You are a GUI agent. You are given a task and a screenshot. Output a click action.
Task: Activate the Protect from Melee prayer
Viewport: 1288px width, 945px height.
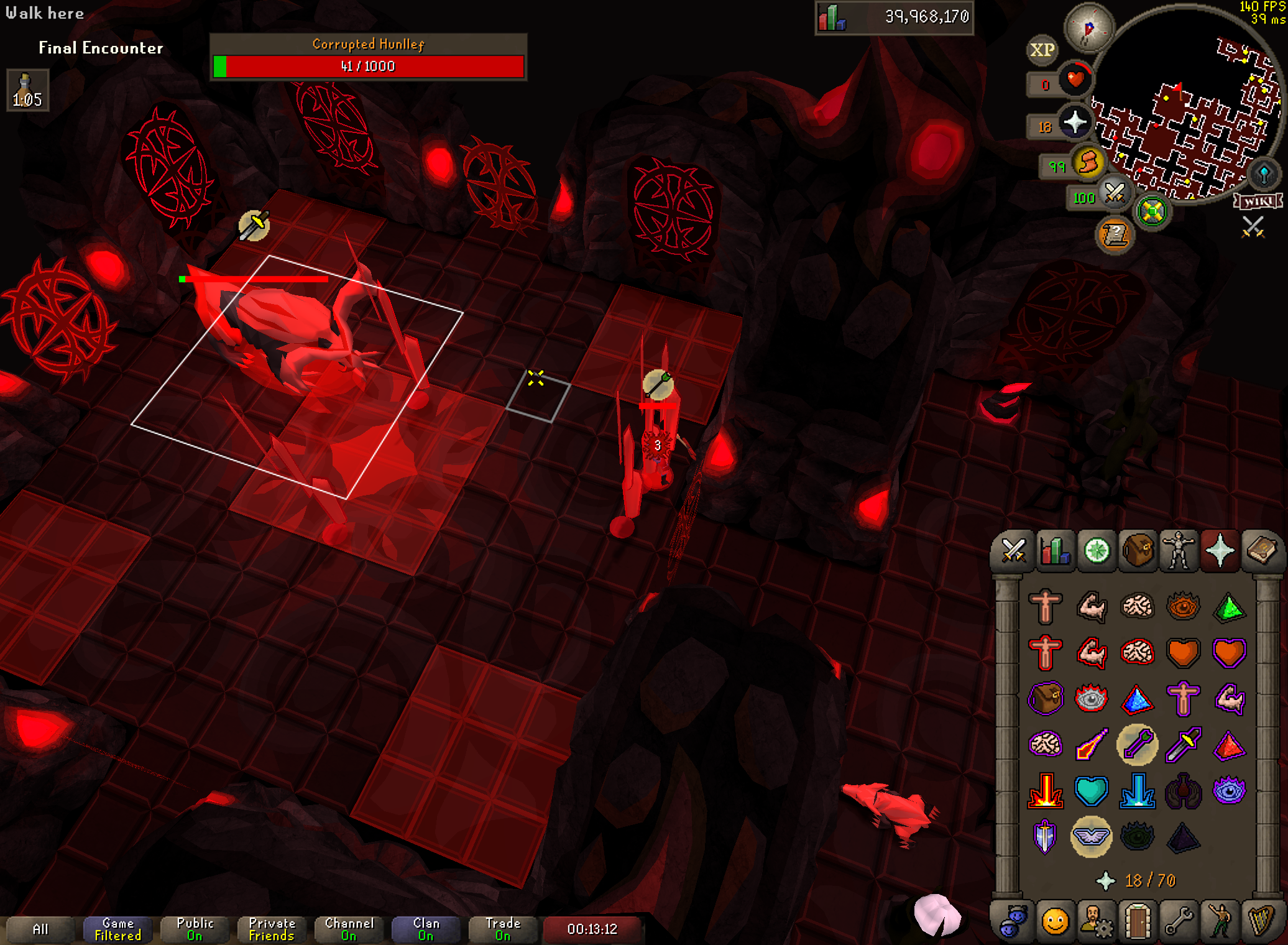tap(1183, 744)
